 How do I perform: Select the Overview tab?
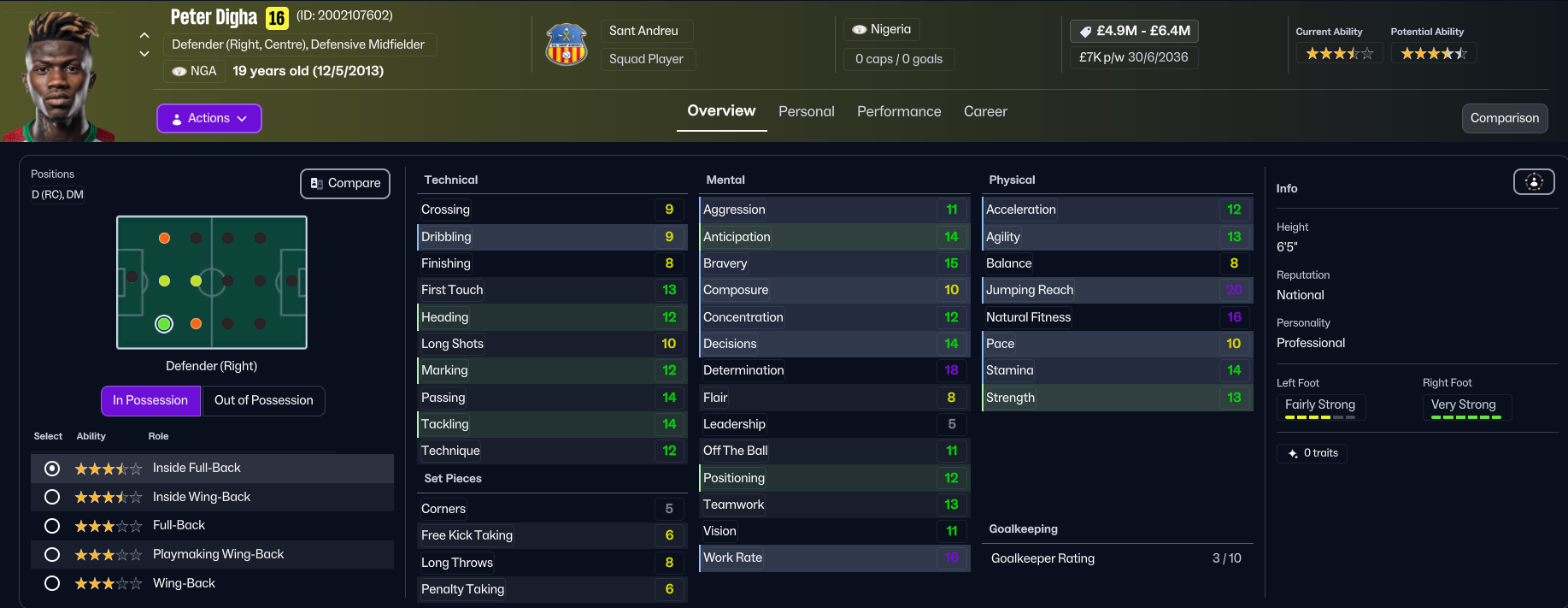pyautogui.click(x=721, y=111)
